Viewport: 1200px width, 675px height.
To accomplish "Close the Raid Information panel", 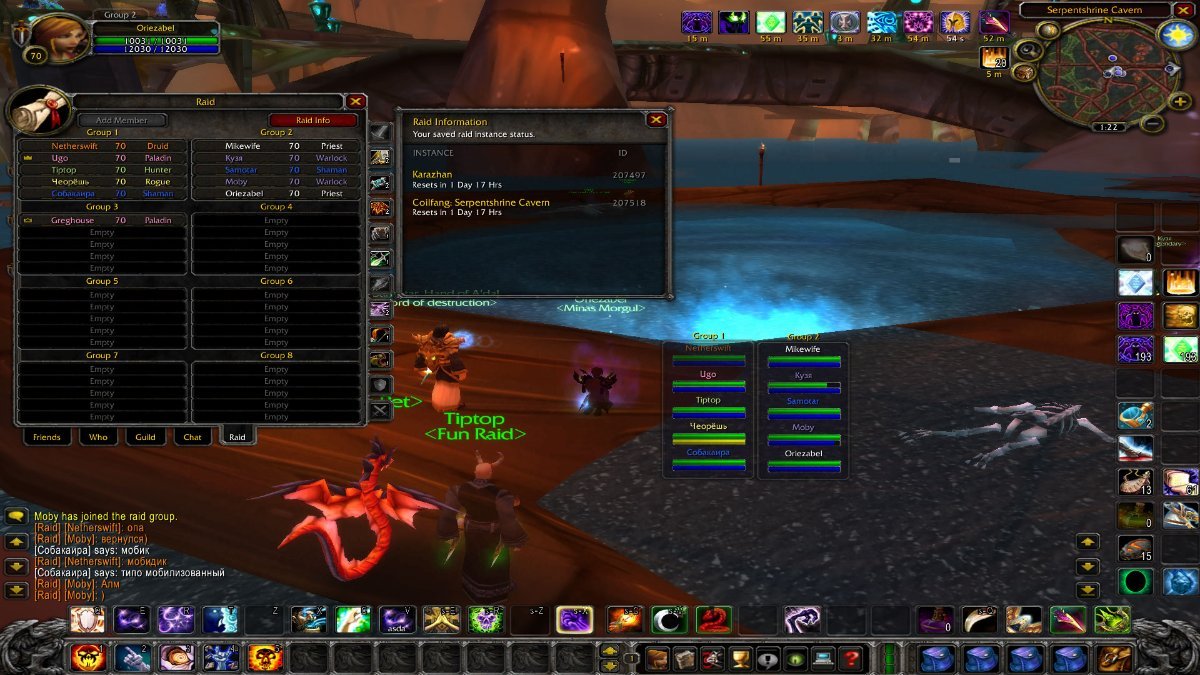I will tap(656, 120).
